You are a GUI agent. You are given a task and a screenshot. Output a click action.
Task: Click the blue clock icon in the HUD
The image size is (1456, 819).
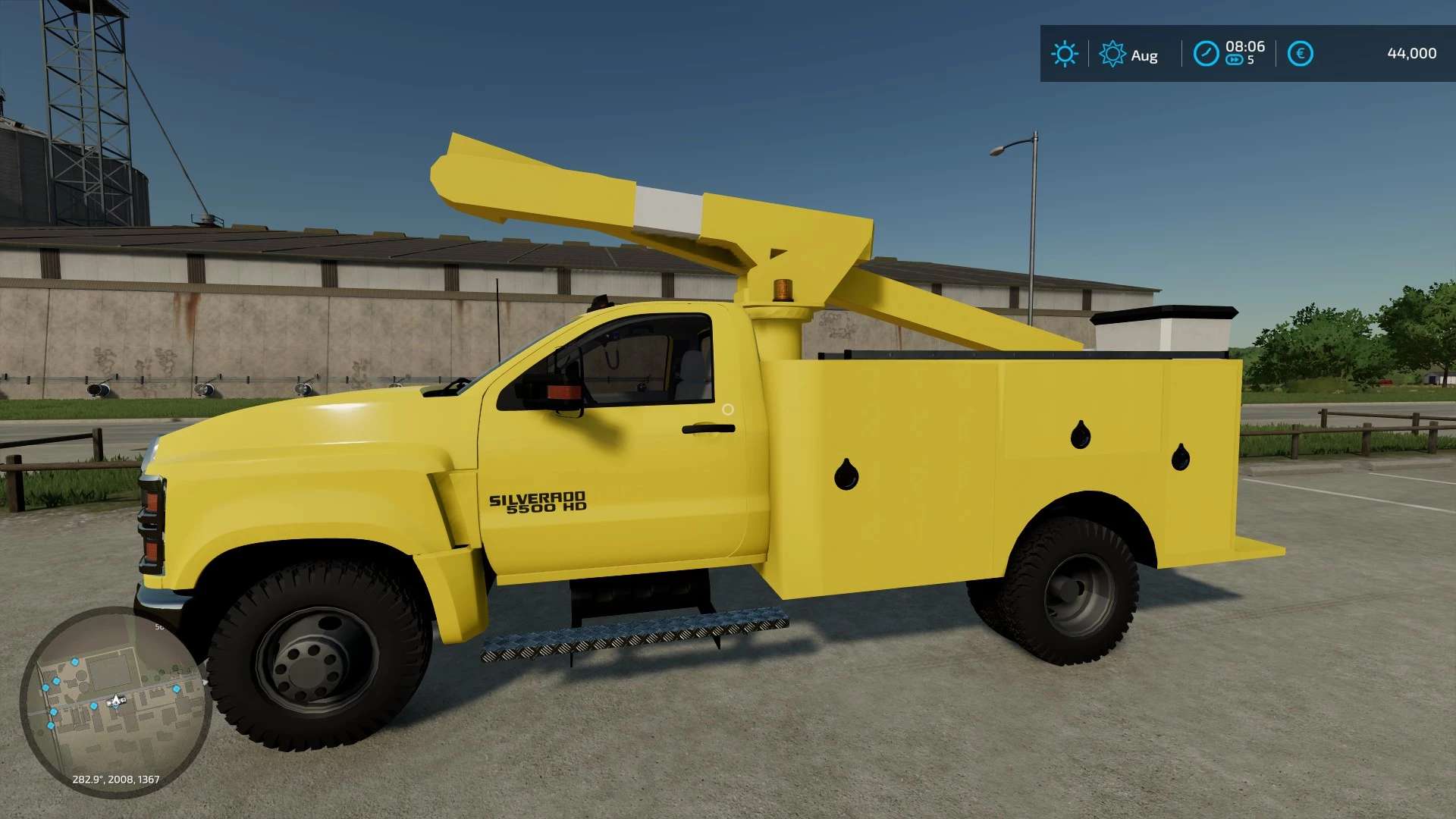click(x=1205, y=53)
